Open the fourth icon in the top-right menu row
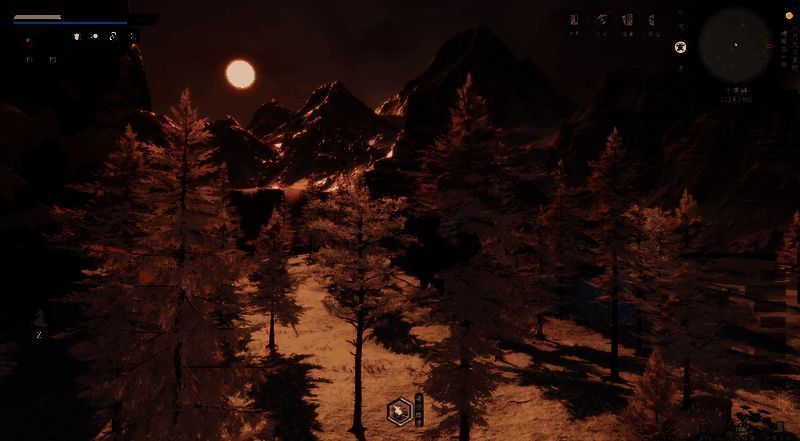Image resolution: width=800 pixels, height=441 pixels. pos(652,20)
